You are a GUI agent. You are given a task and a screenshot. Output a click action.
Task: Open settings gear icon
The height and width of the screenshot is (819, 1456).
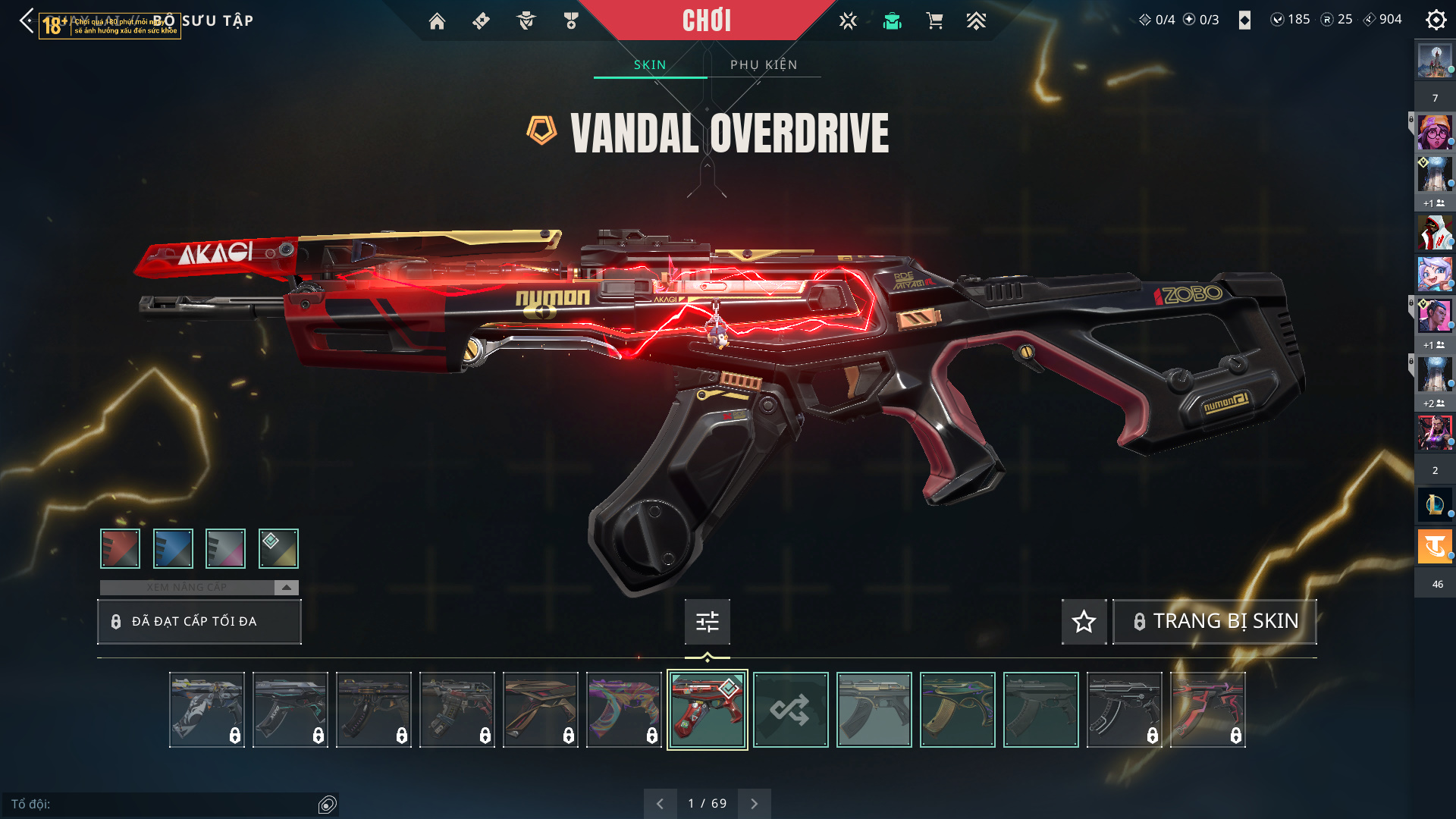pos(1436,20)
